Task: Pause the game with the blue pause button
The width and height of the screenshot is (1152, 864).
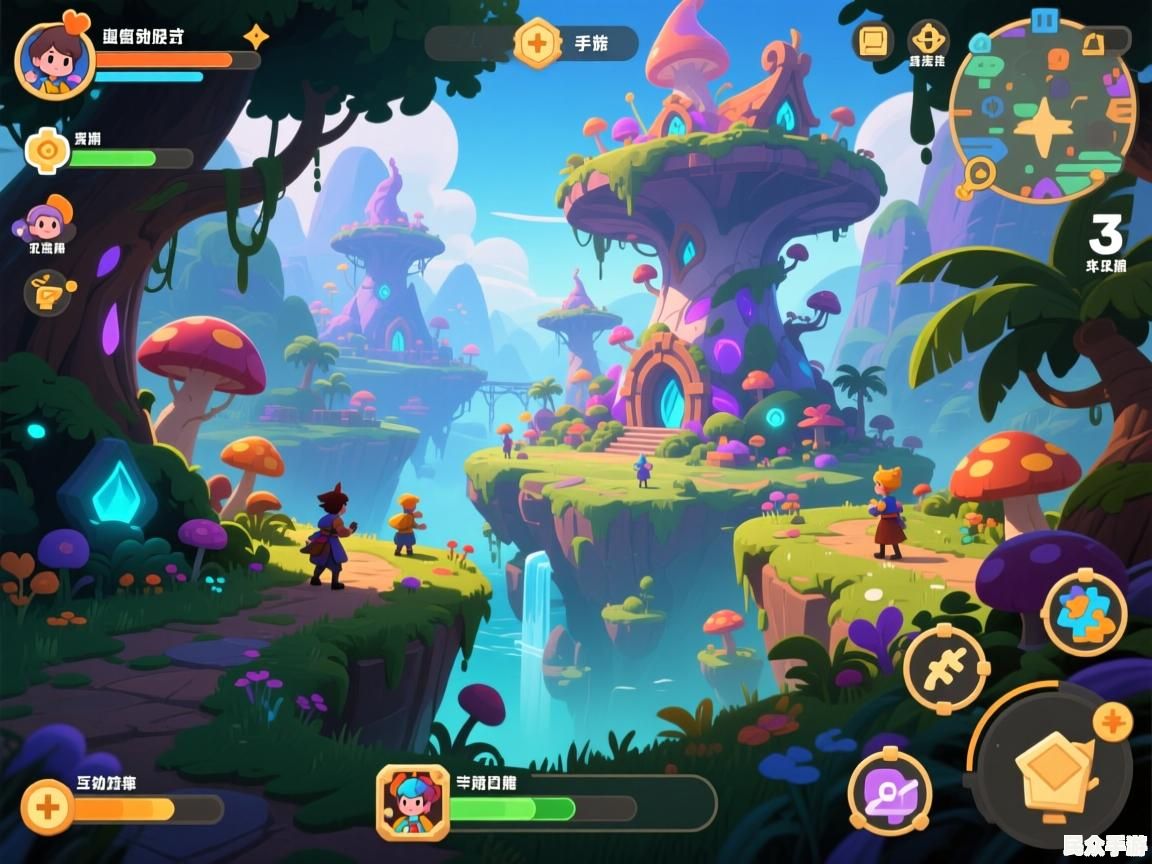Action: 1045,19
